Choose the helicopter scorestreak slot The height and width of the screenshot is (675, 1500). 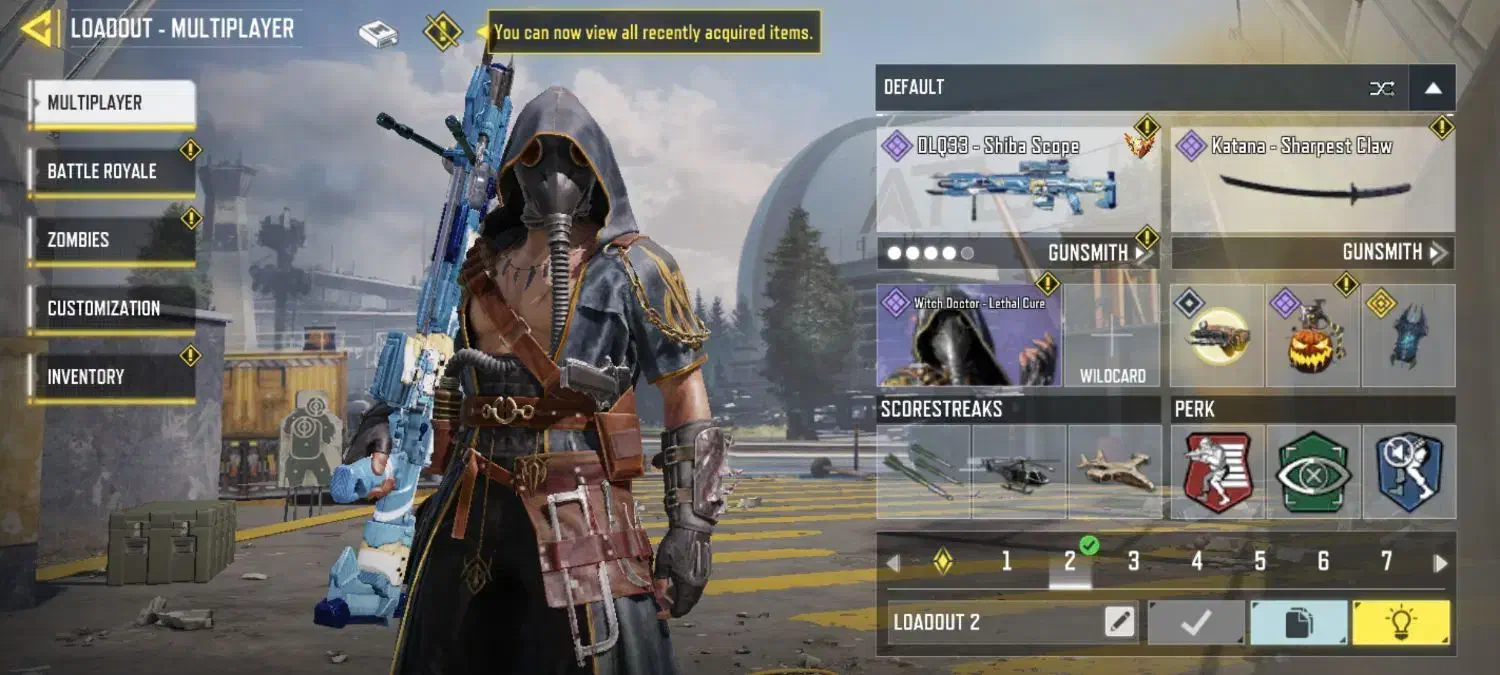click(1019, 472)
